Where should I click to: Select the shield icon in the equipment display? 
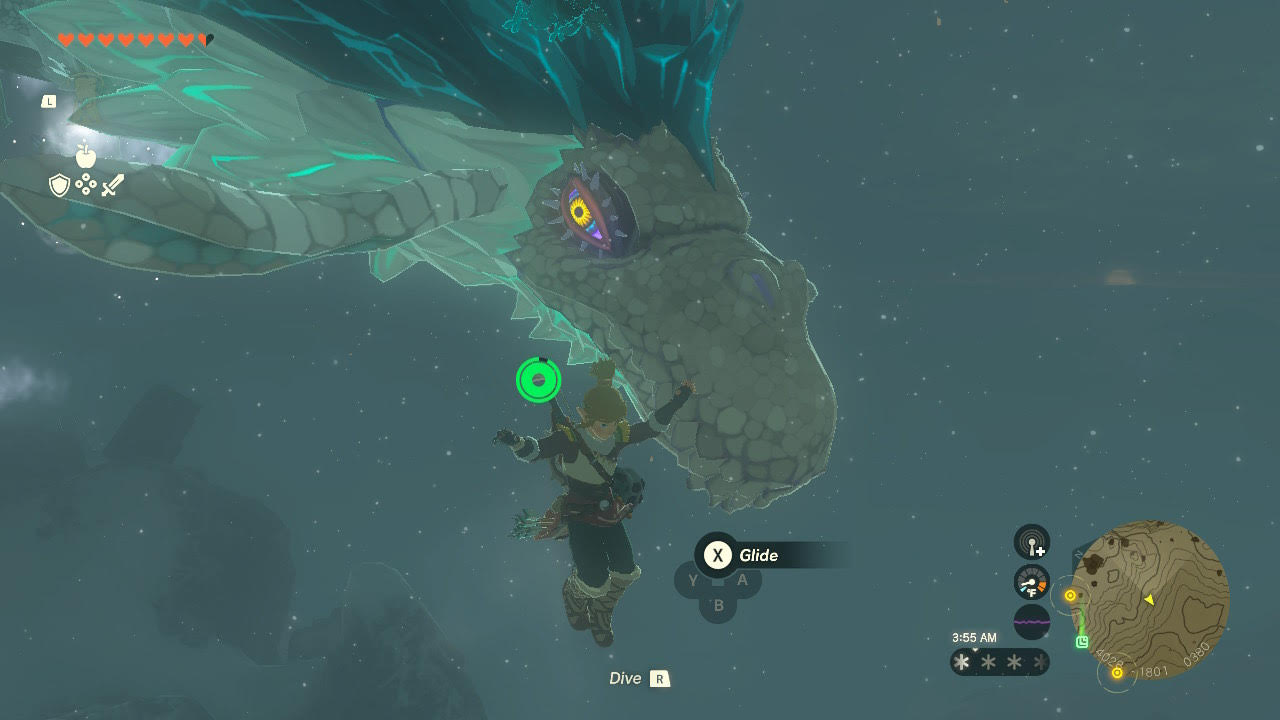tap(57, 184)
